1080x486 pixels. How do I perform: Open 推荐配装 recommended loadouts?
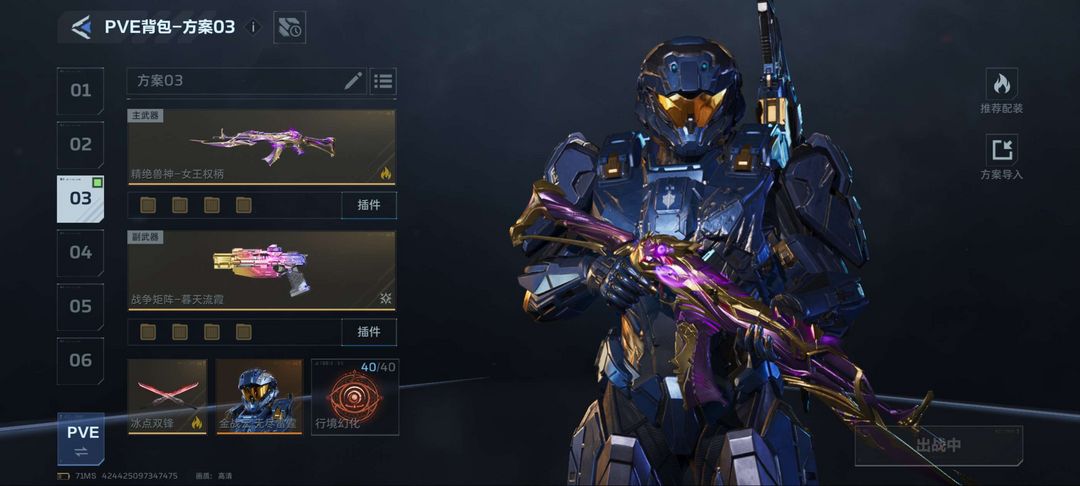[x=1001, y=91]
